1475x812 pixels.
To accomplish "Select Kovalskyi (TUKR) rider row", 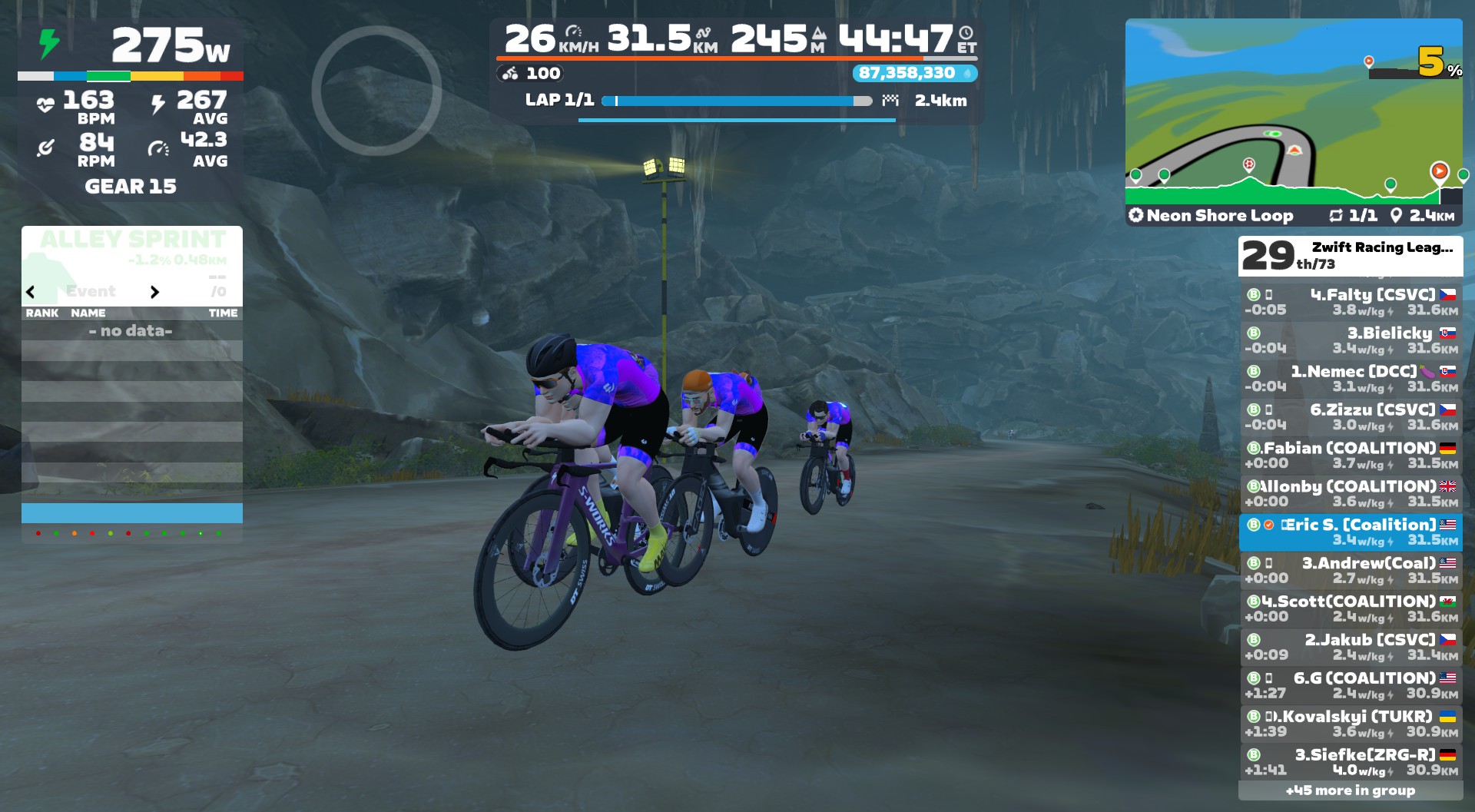I will [x=1351, y=724].
